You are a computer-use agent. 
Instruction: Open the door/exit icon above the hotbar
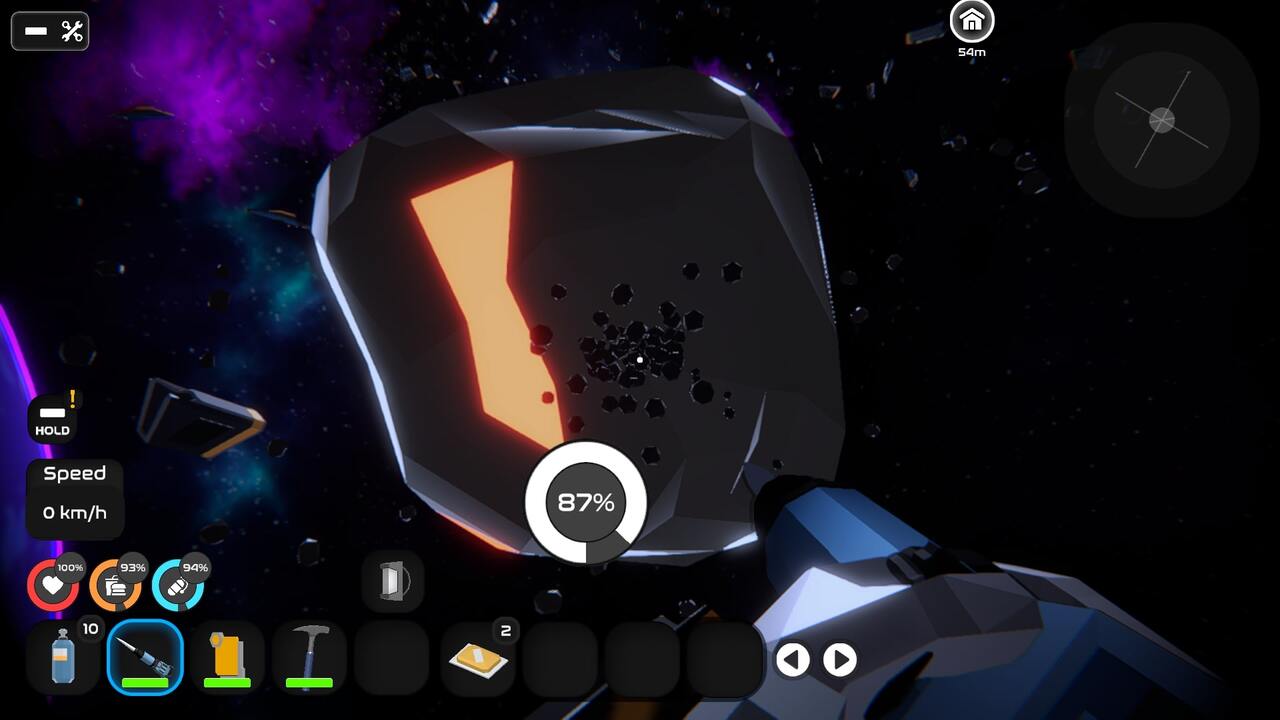[x=391, y=580]
